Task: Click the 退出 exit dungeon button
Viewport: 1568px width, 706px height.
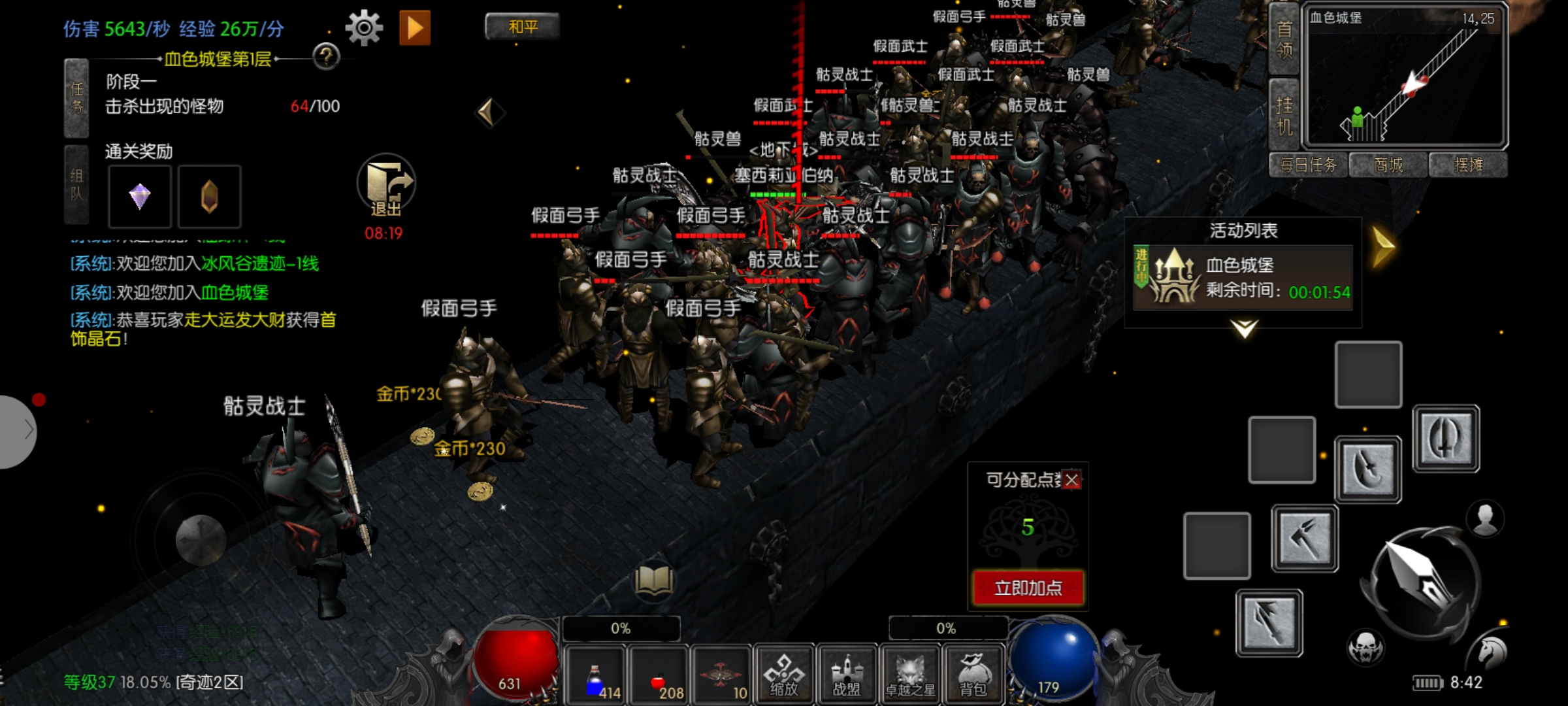Action: coord(386,187)
